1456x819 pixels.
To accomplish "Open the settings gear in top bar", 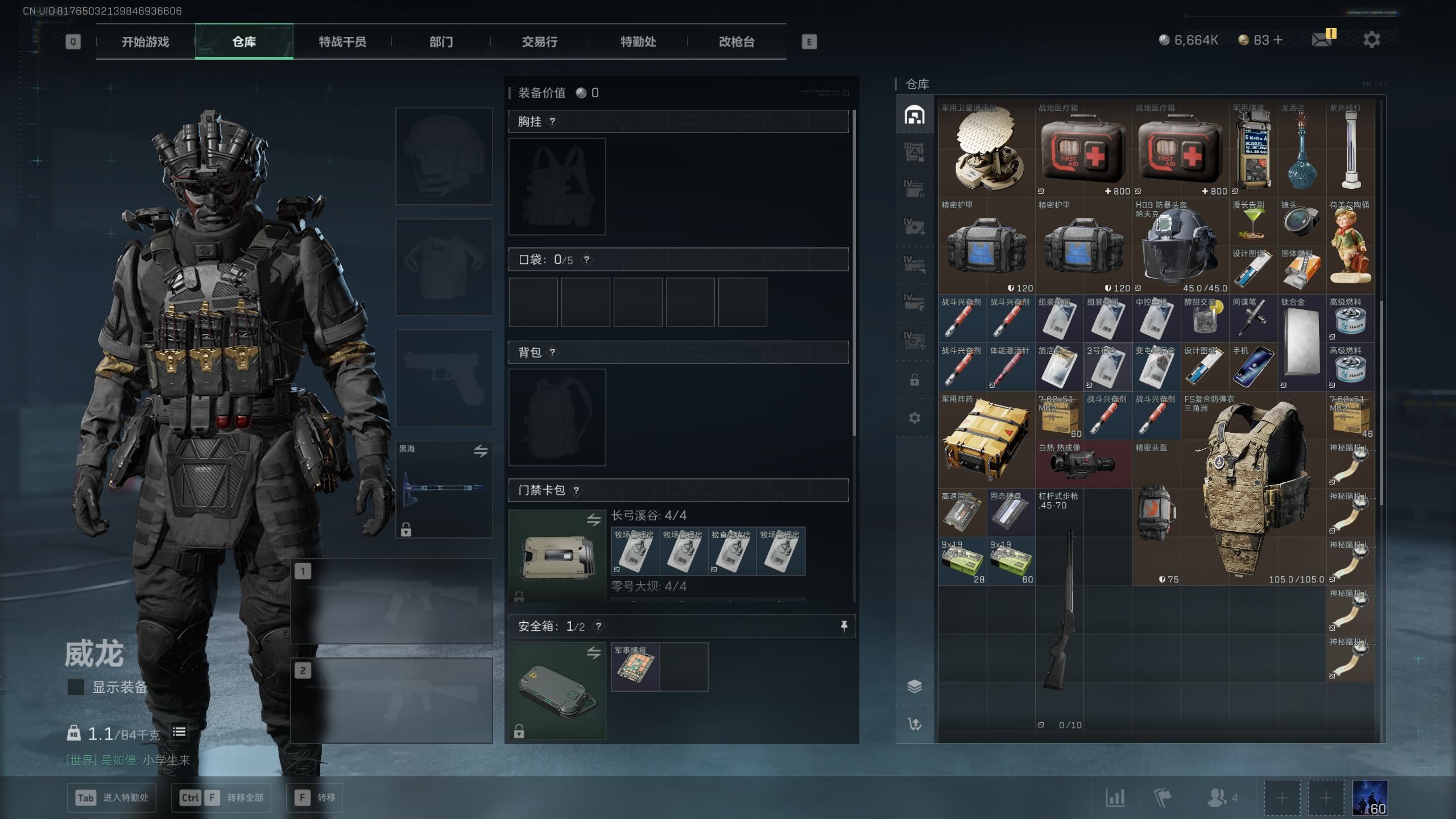I will click(1371, 40).
